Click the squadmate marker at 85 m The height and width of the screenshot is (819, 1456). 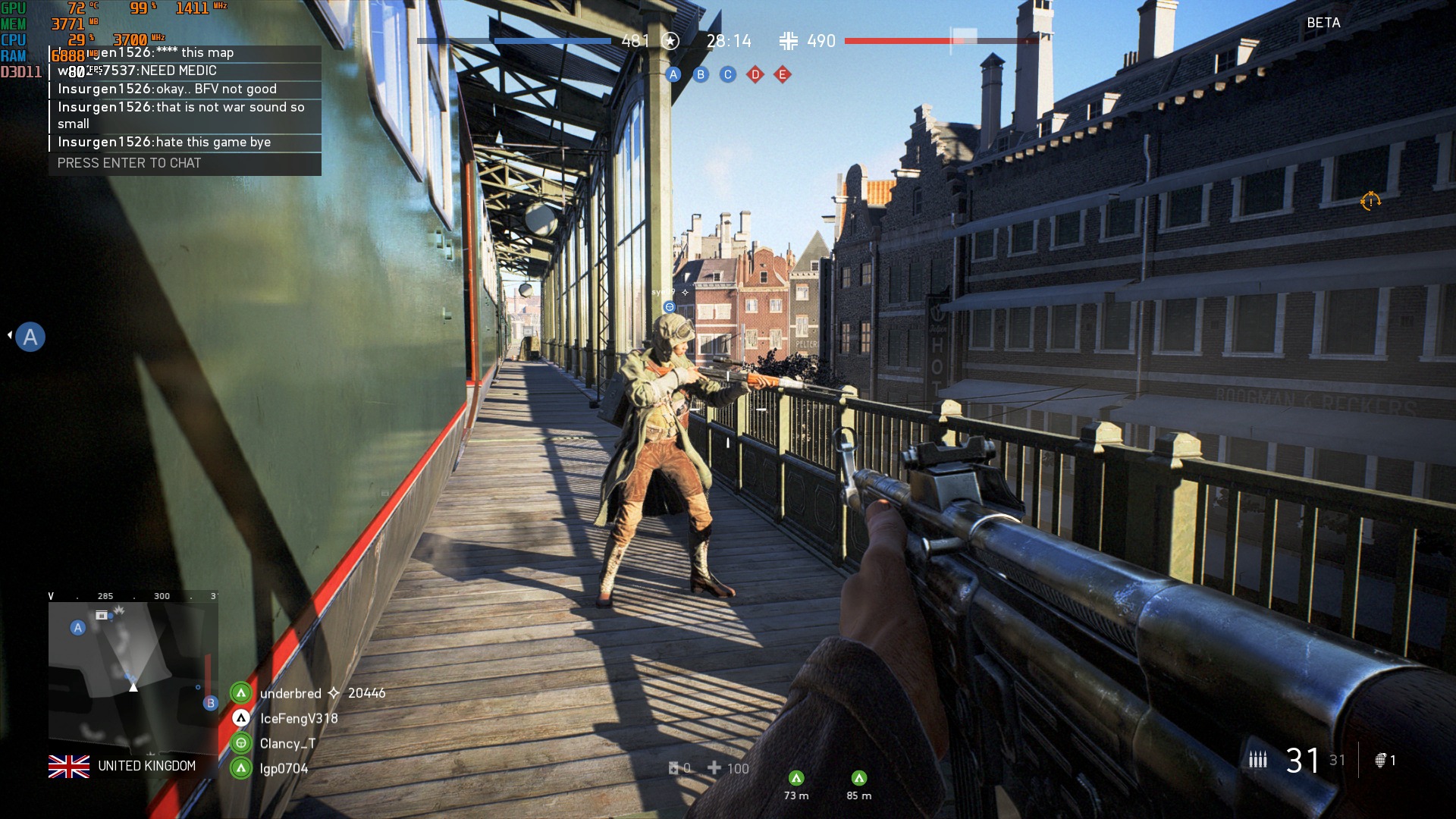pyautogui.click(x=859, y=778)
